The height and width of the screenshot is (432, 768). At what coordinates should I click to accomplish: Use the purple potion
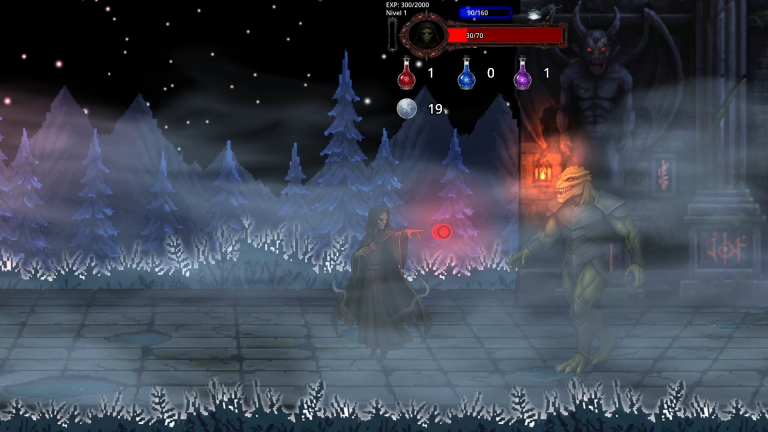(522, 74)
